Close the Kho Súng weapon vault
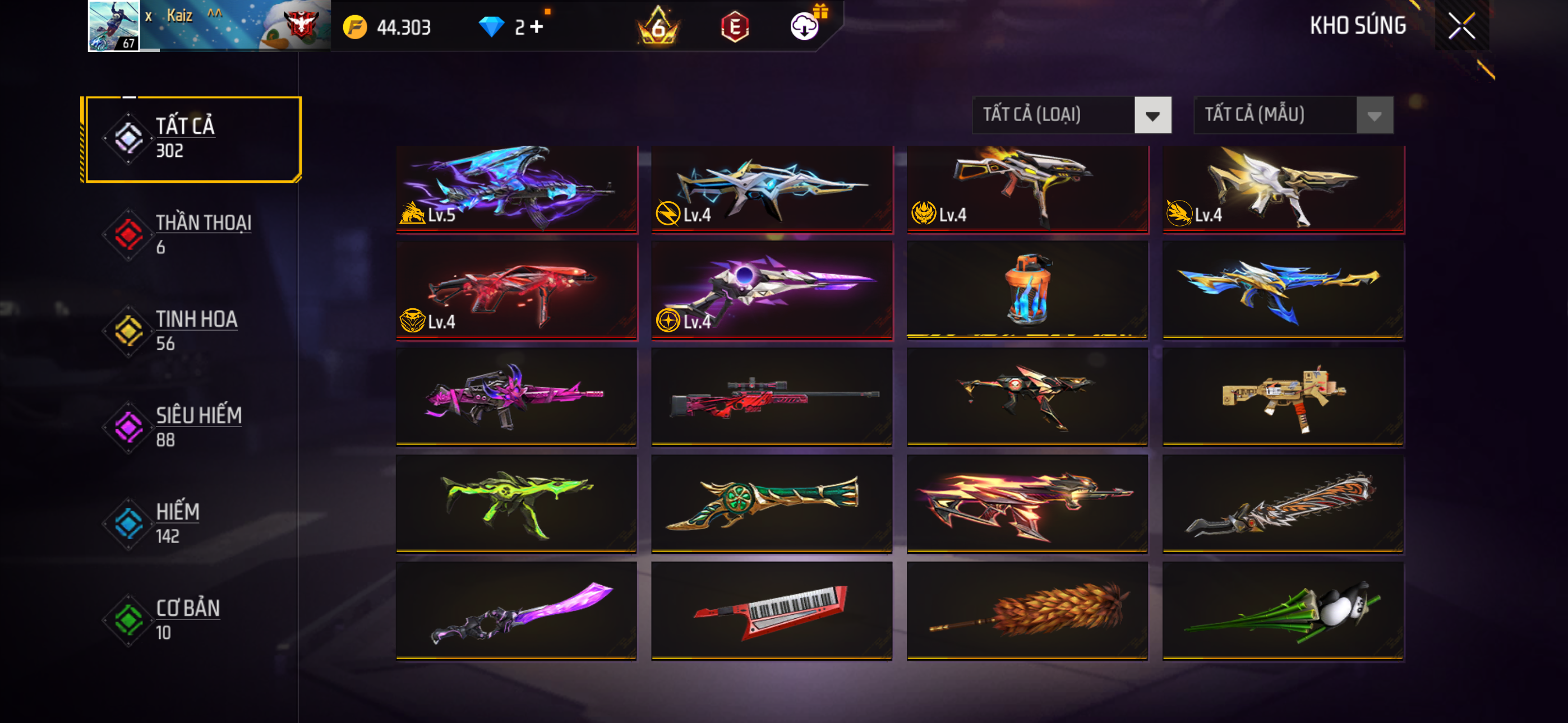 (1461, 26)
